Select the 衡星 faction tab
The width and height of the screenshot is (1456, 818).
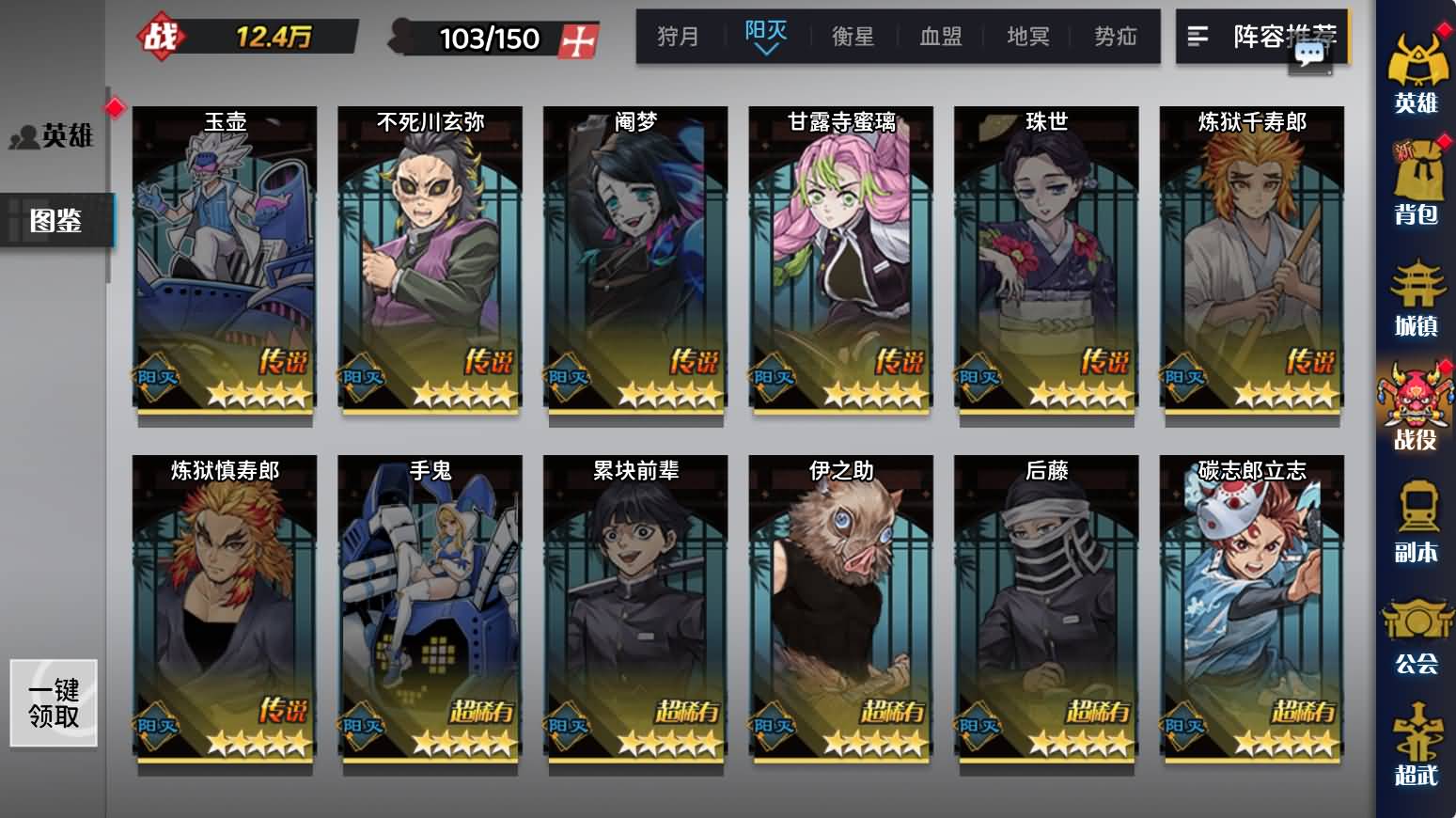click(x=853, y=37)
